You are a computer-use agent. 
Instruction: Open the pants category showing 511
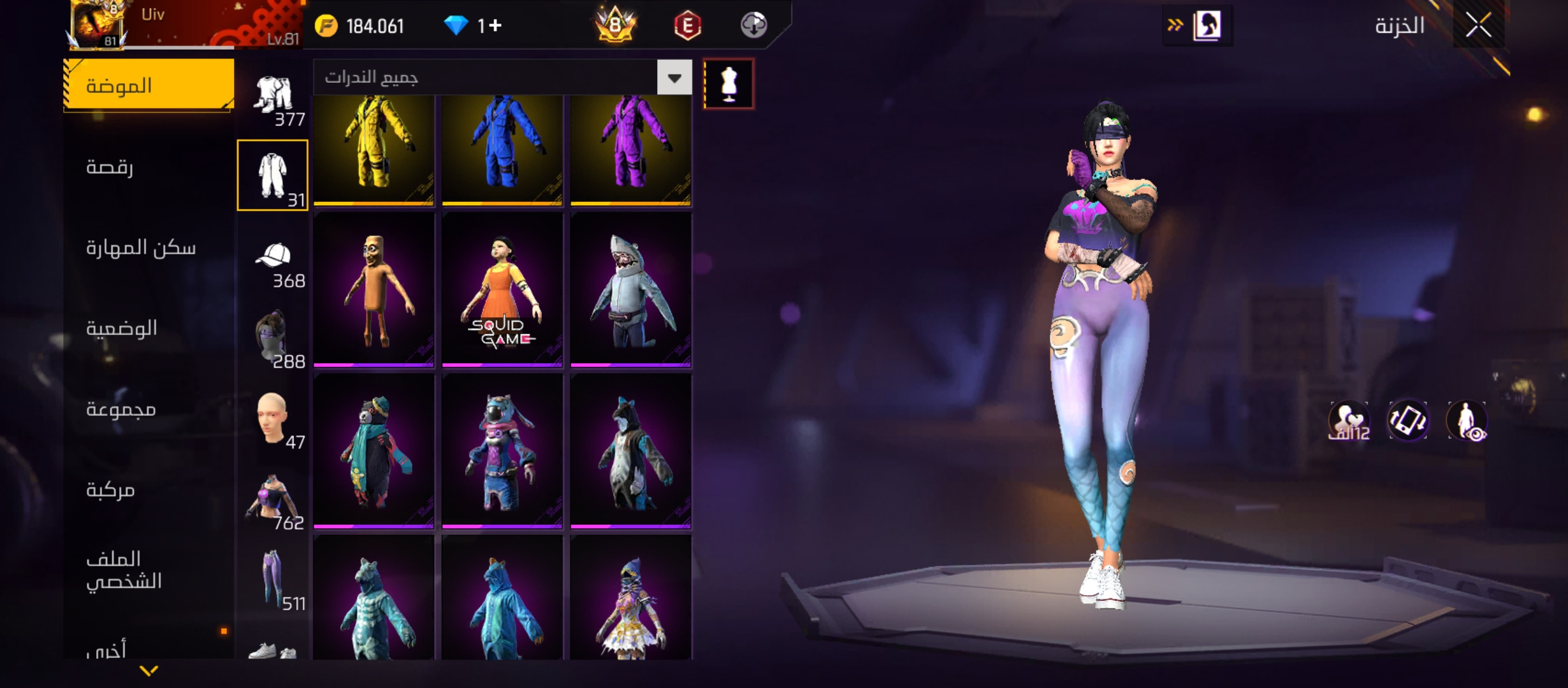tap(273, 580)
